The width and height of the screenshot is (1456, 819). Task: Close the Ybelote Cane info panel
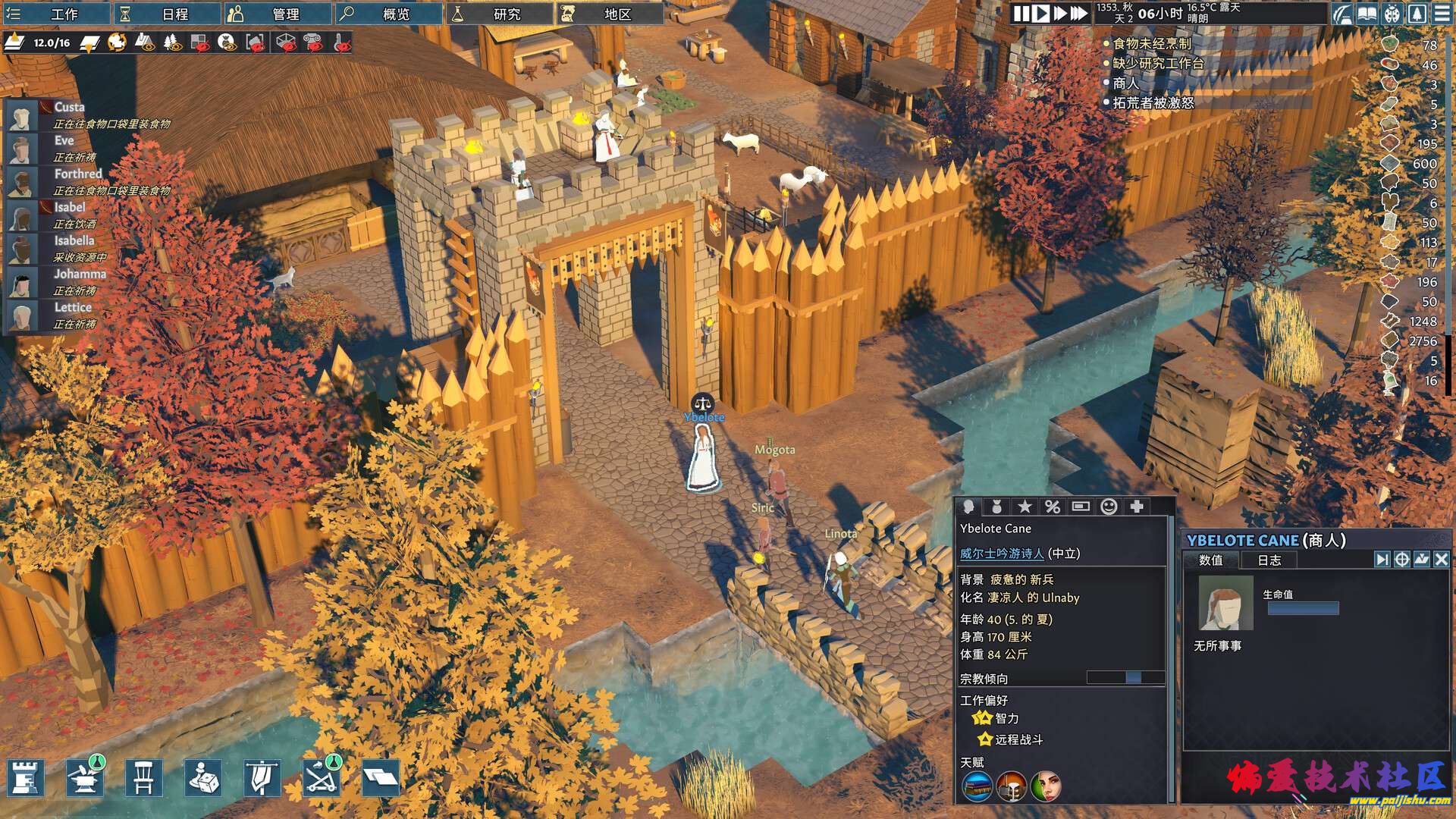tap(1441, 560)
